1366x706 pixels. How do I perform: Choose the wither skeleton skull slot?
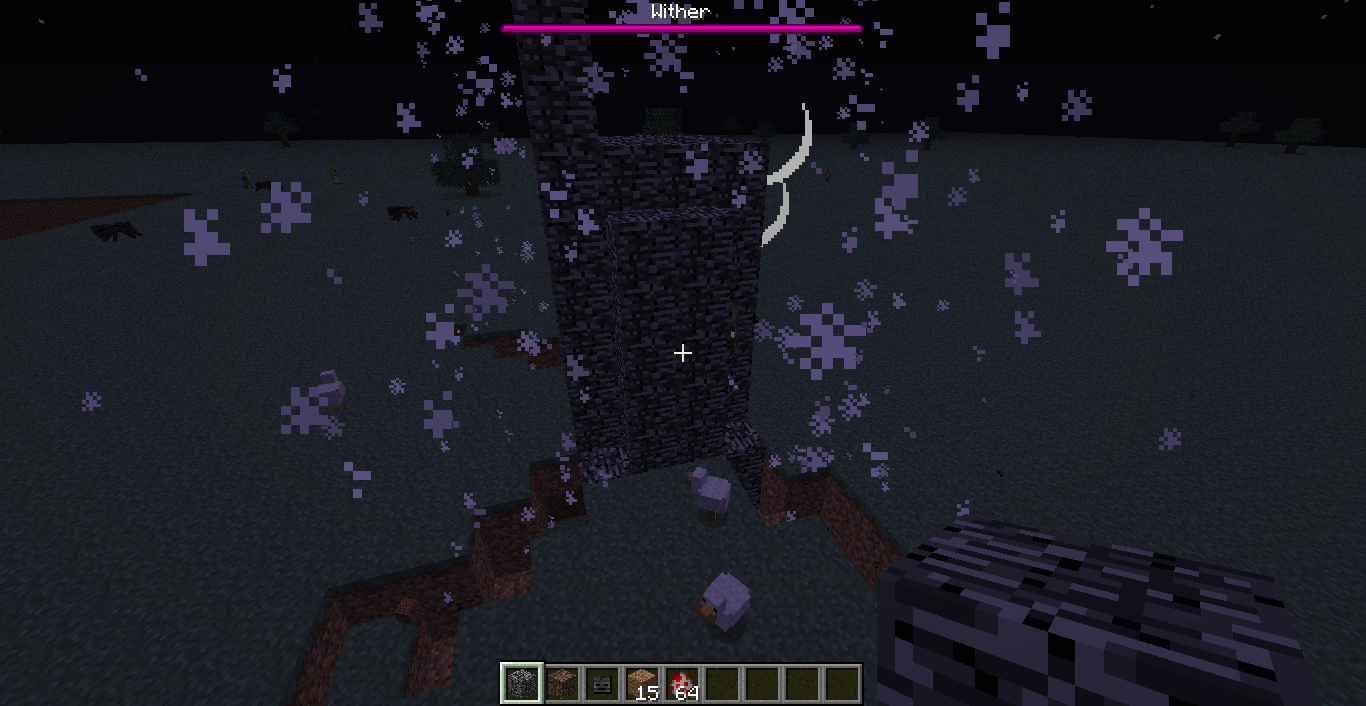click(x=601, y=684)
